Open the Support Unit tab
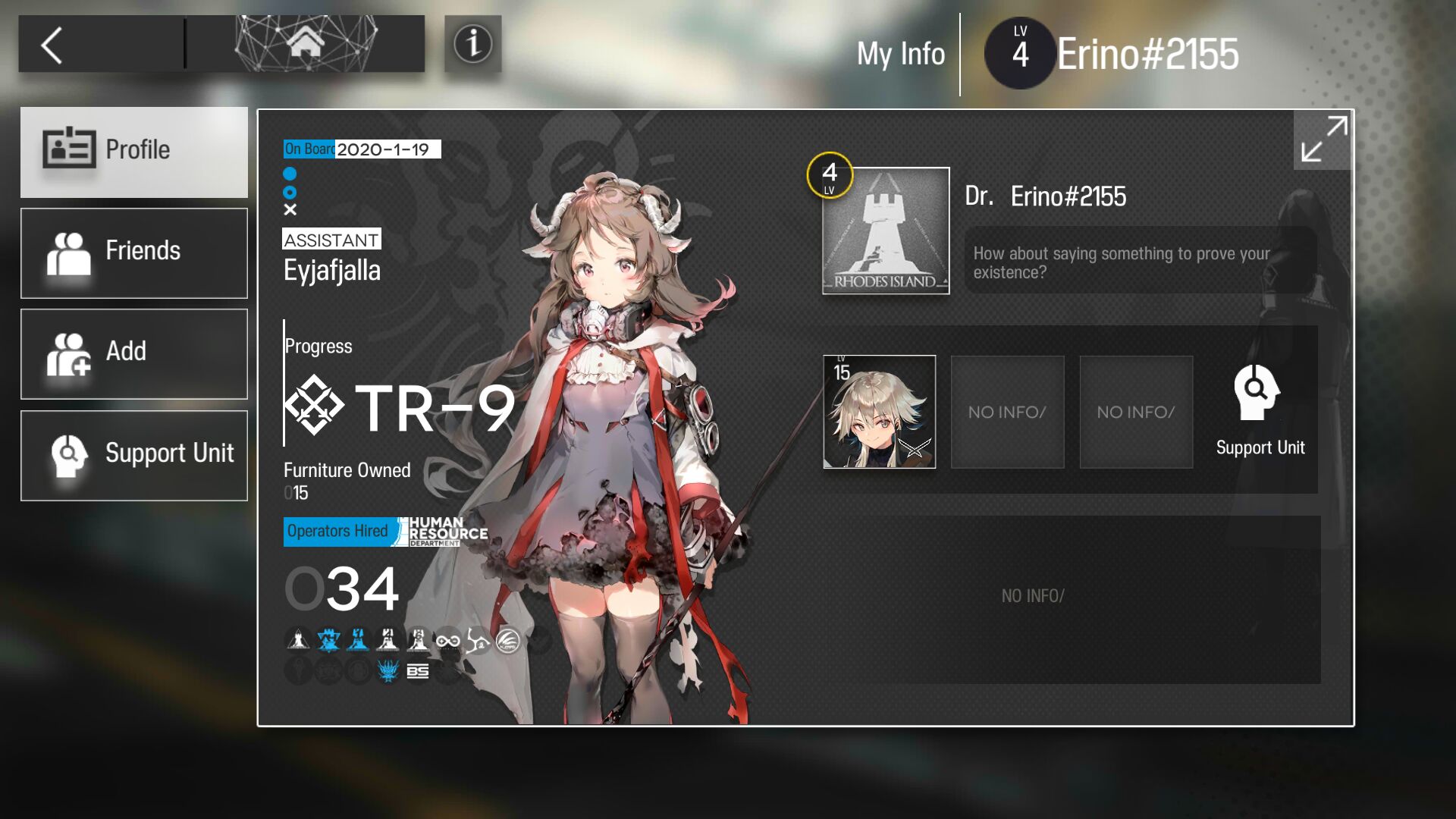The image size is (1456, 819). pos(134,455)
